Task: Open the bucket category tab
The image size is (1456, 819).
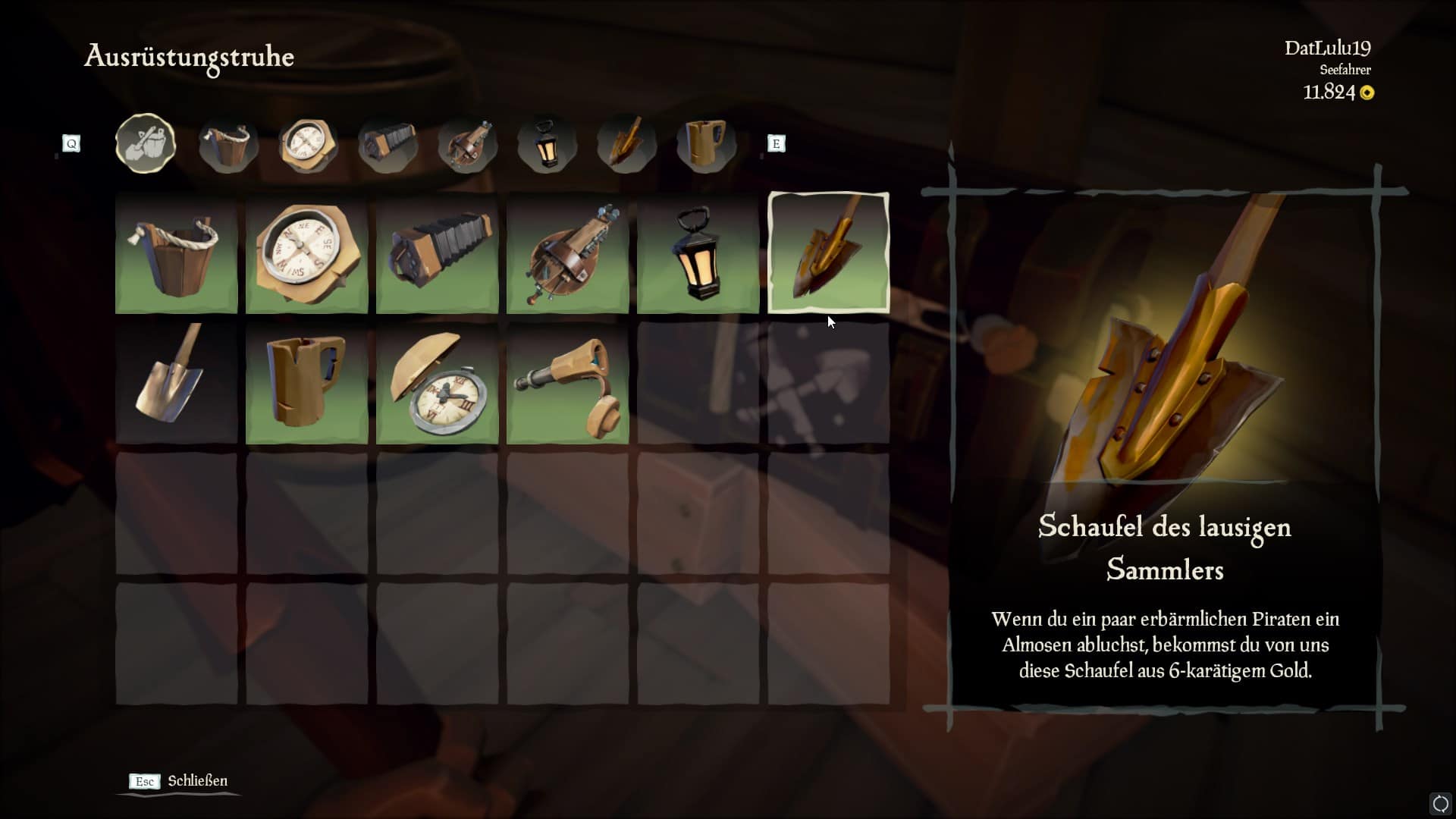Action: 227,144
